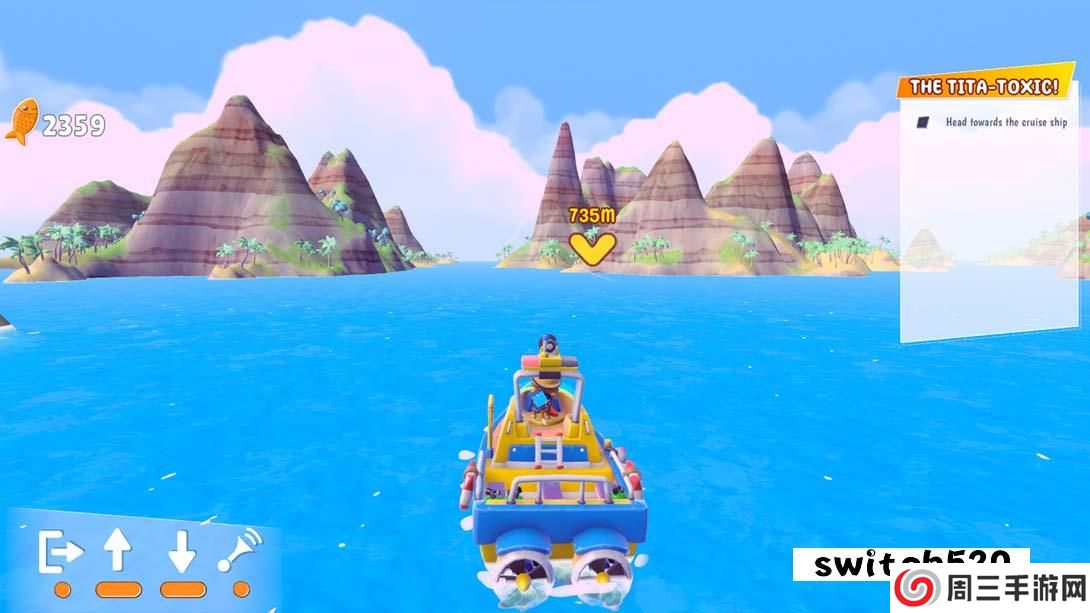Open the 周三手游网 watermark logo

[x=990, y=588]
